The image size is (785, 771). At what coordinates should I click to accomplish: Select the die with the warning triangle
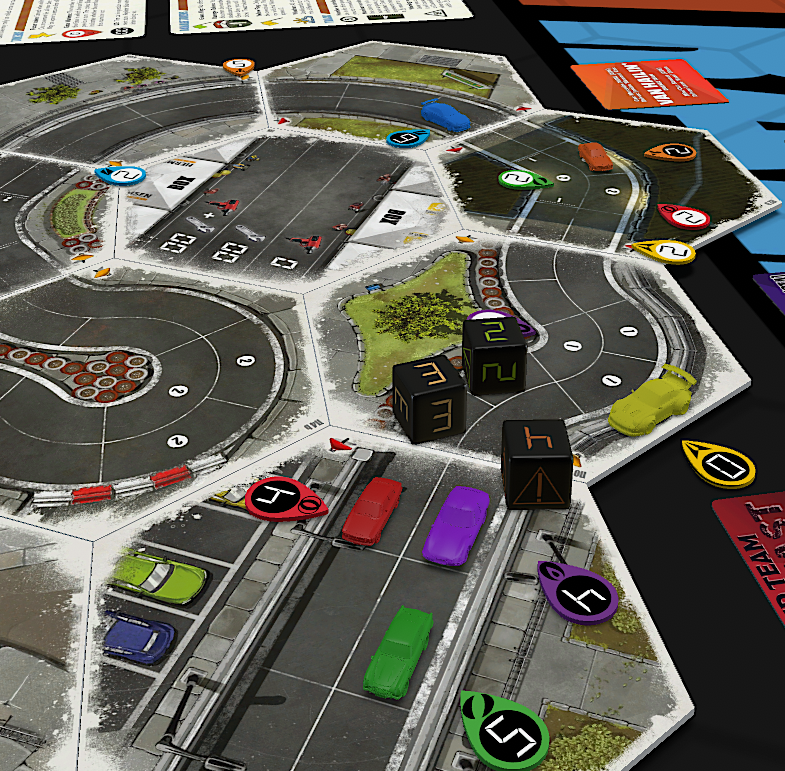[537, 462]
